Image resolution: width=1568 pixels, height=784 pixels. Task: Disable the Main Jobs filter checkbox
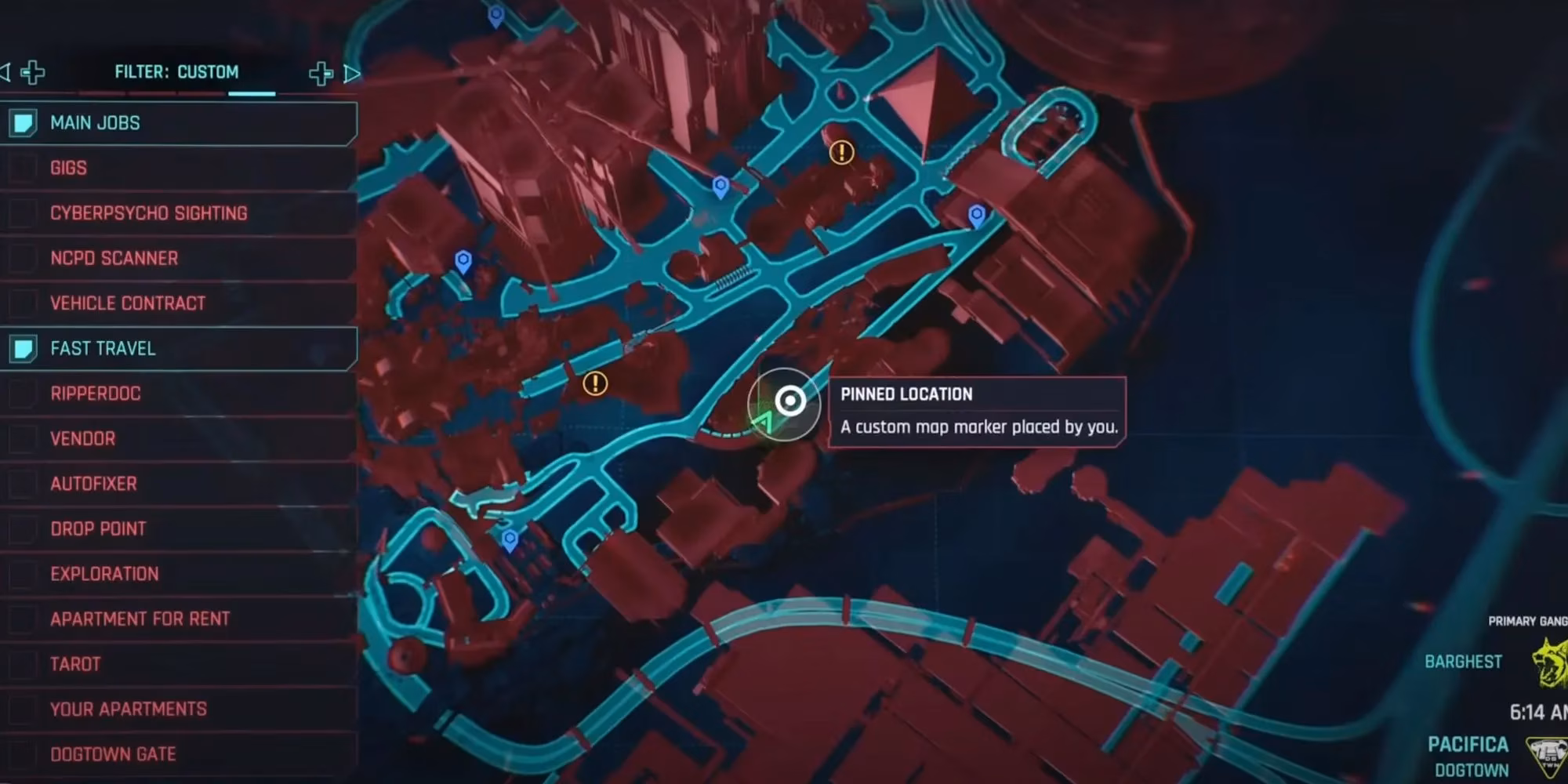coord(24,123)
